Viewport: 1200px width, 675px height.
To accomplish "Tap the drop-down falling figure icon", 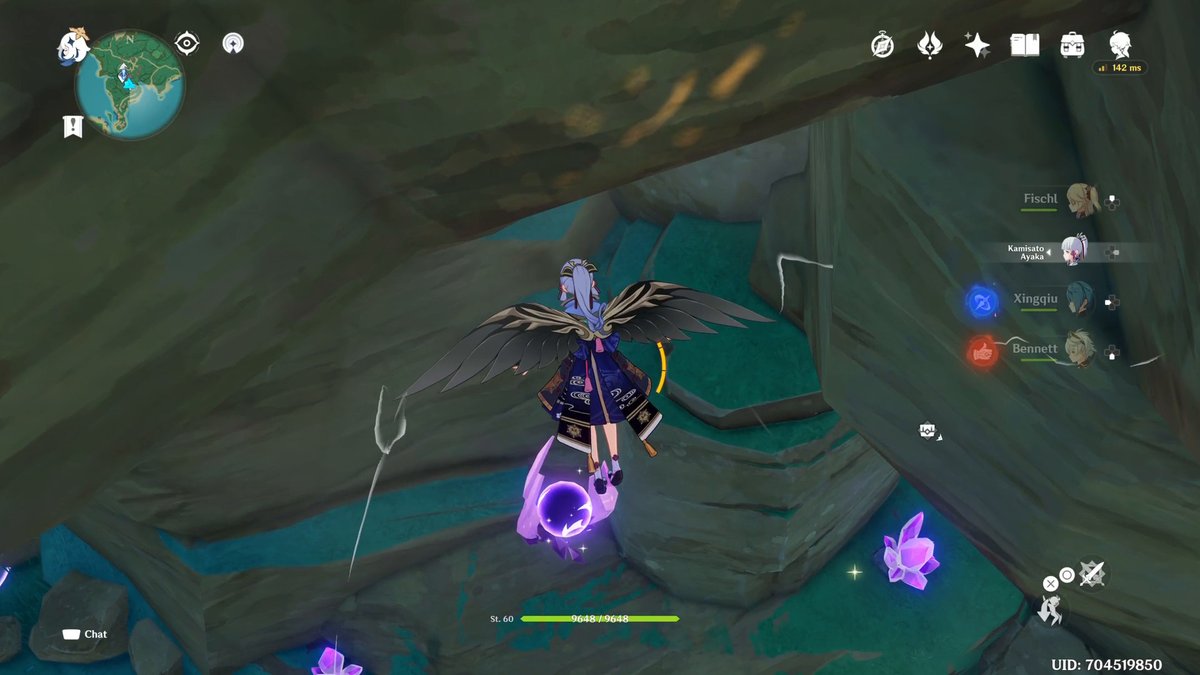I will pyautogui.click(x=1050, y=609).
